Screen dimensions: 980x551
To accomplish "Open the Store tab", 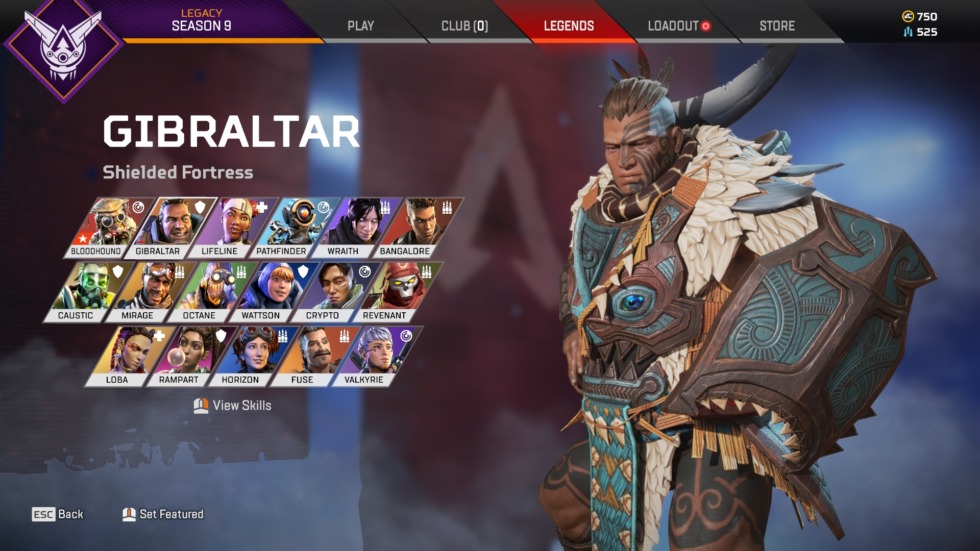I will 778,26.
